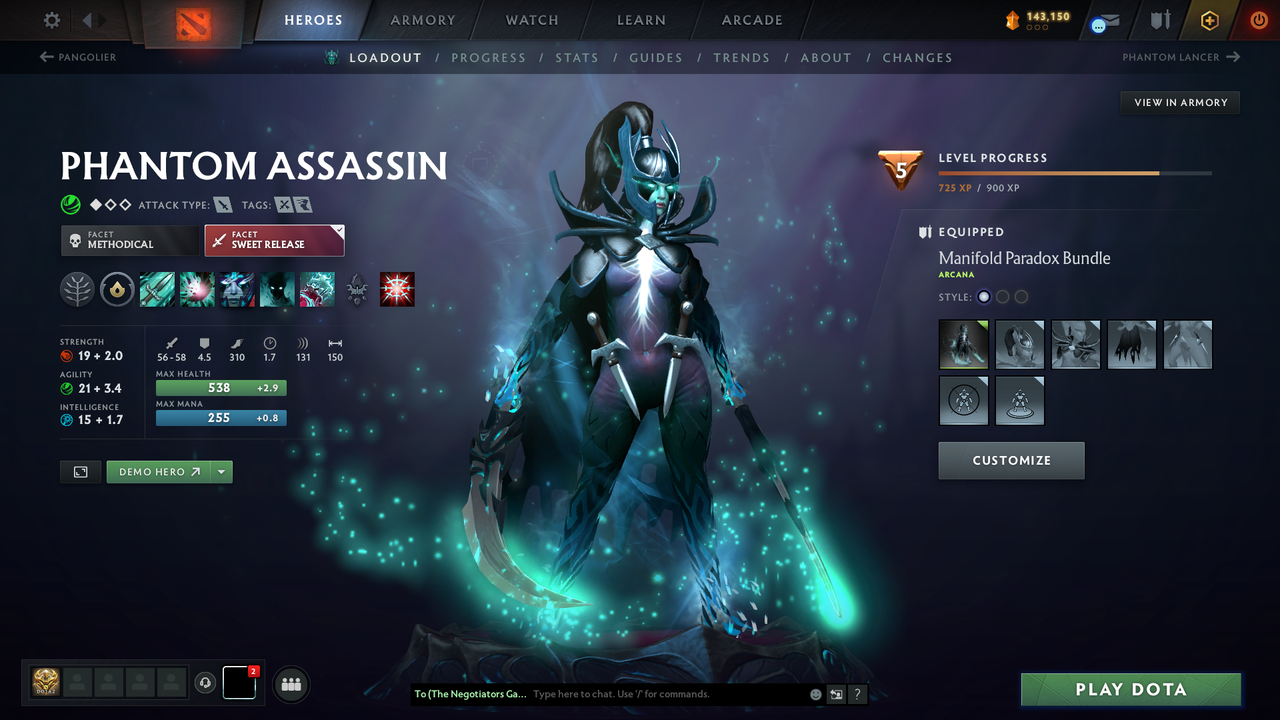Open the ARCADE menu item

click(751, 20)
